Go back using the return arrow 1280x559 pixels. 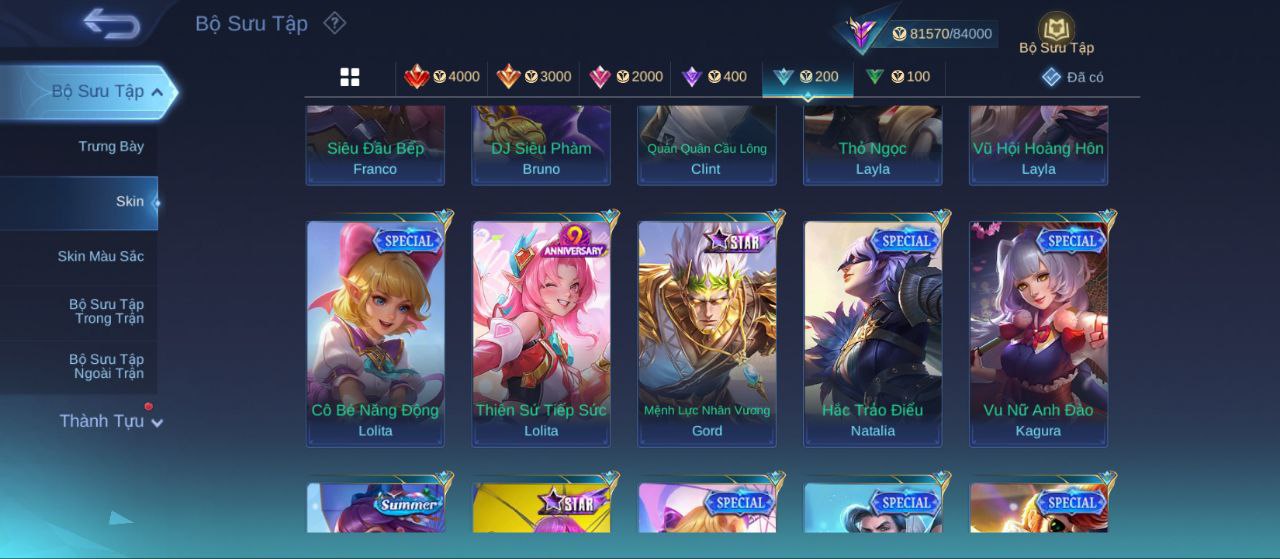point(111,23)
